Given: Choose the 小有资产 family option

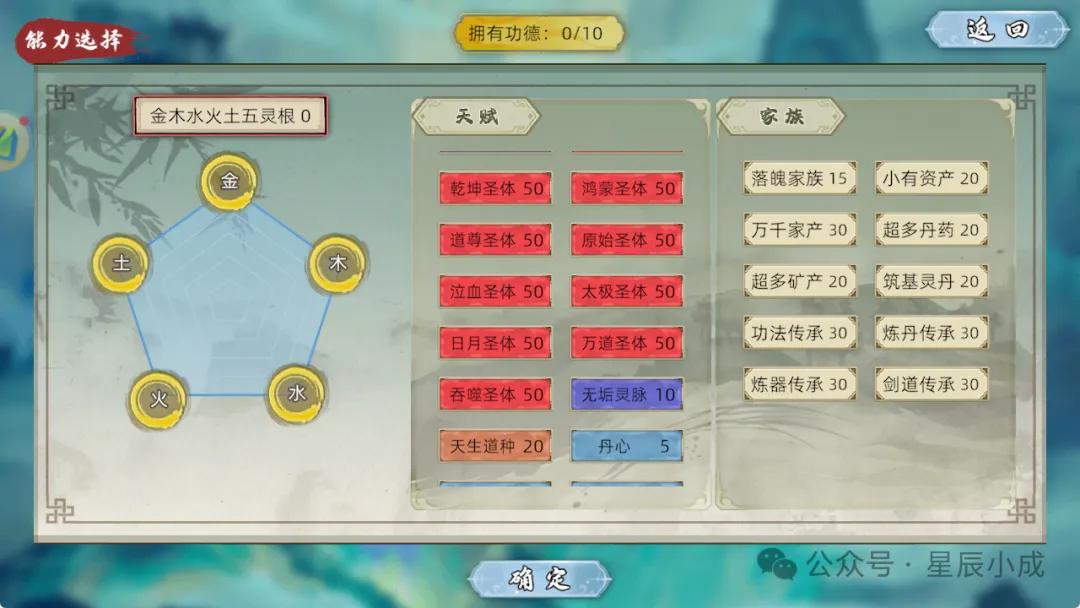Looking at the screenshot, I should (931, 179).
